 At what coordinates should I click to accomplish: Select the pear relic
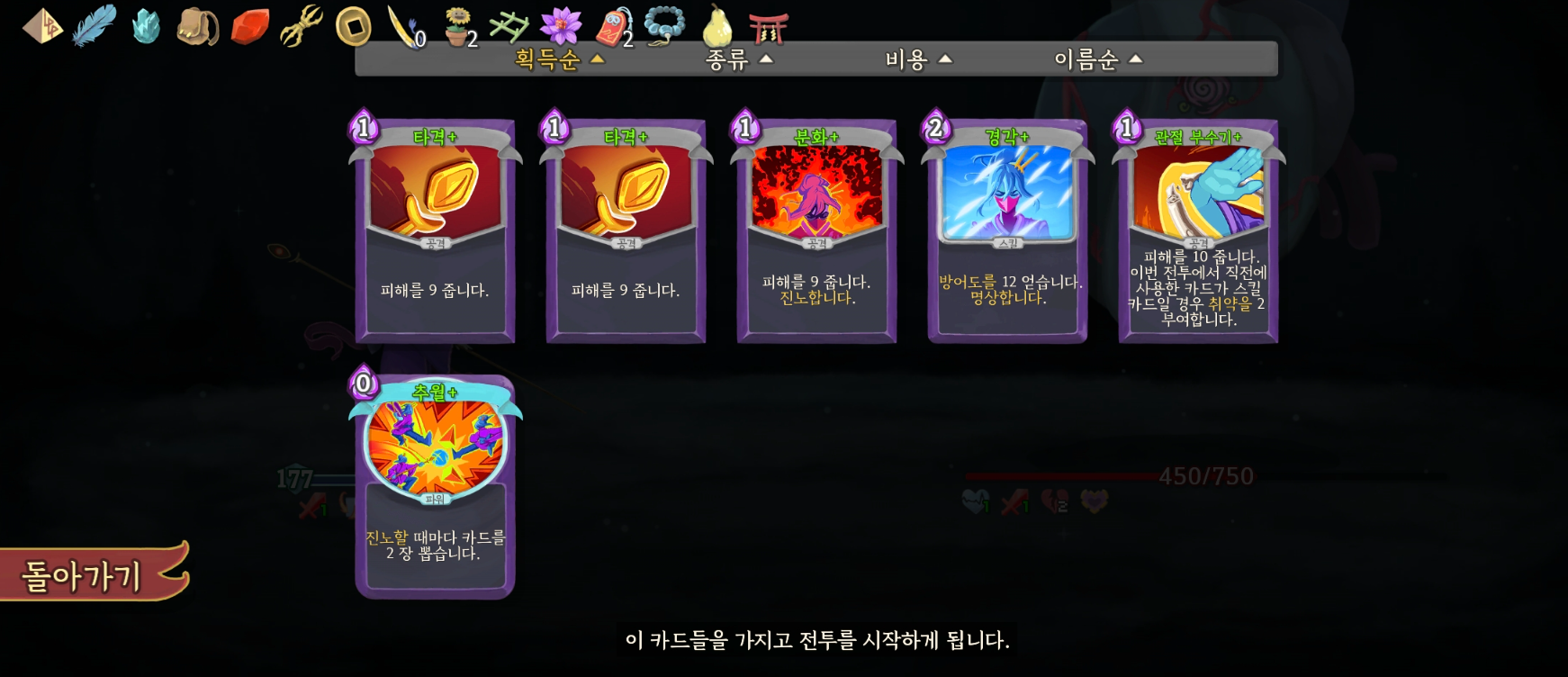tap(716, 27)
